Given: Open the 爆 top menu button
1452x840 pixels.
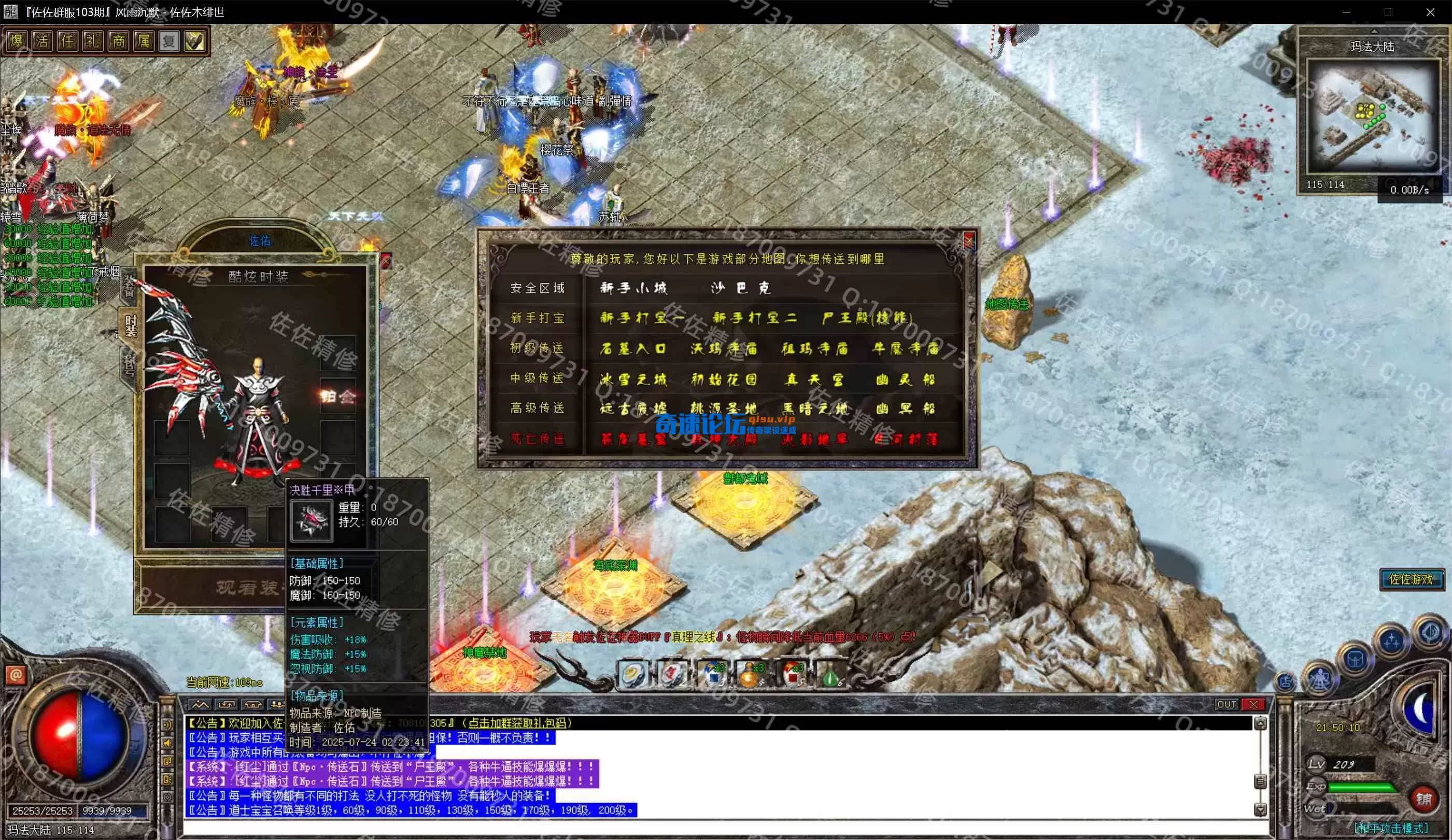Looking at the screenshot, I should pos(16,41).
